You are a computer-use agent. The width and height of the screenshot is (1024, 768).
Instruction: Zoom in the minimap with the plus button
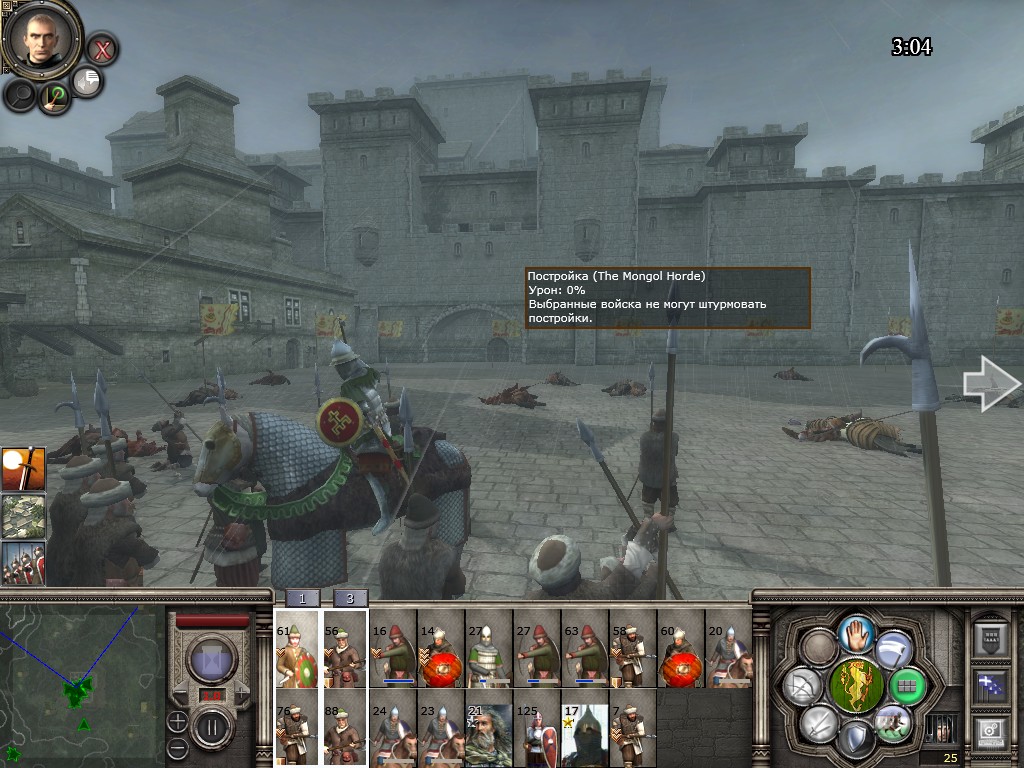(177, 720)
